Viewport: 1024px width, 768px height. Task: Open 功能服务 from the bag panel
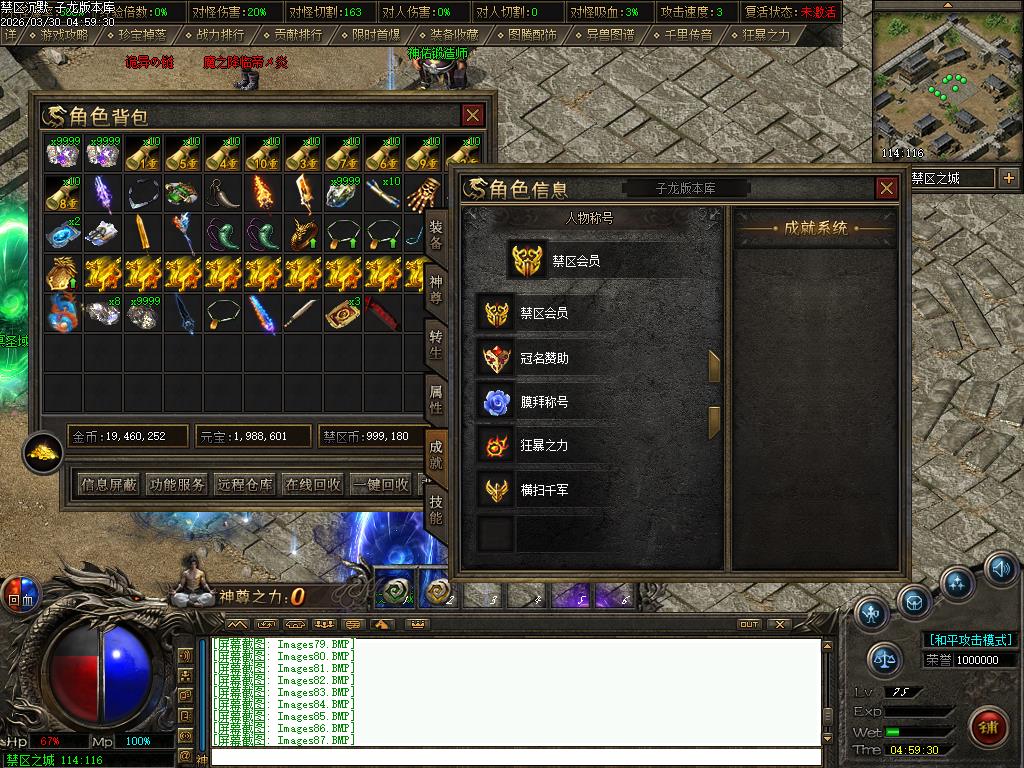click(x=177, y=484)
